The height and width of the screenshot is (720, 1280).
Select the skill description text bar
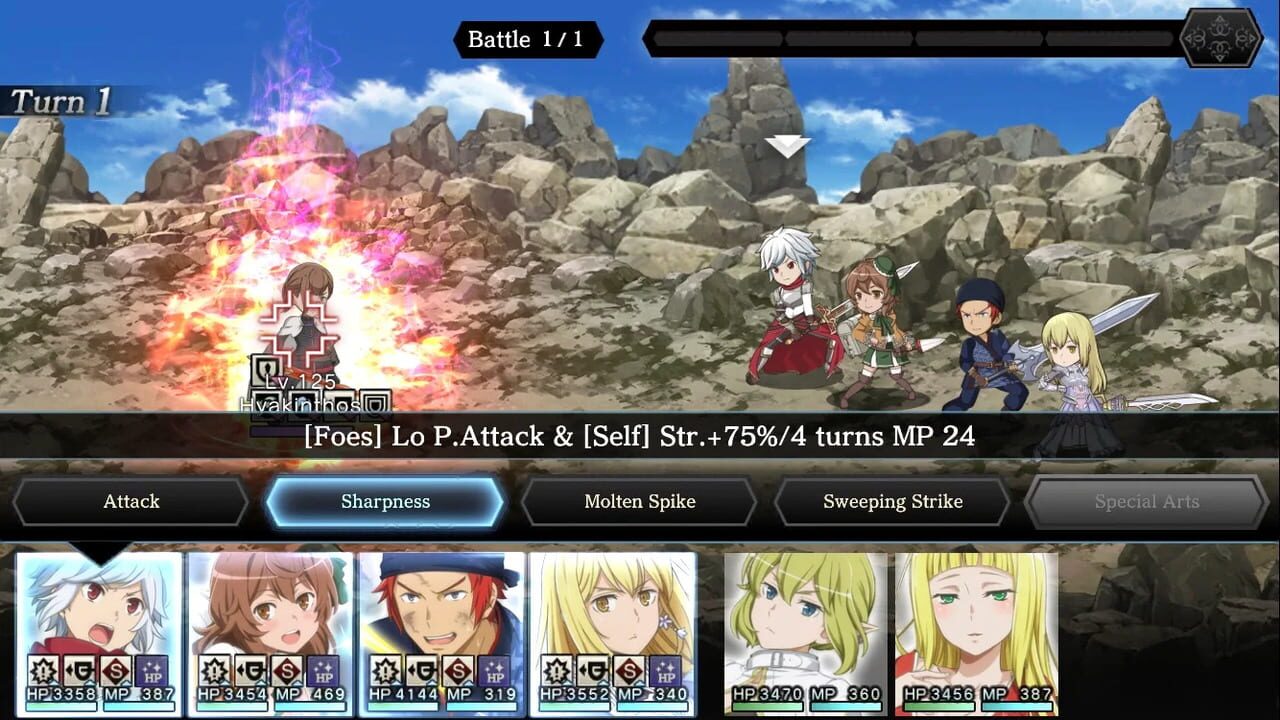pos(640,437)
